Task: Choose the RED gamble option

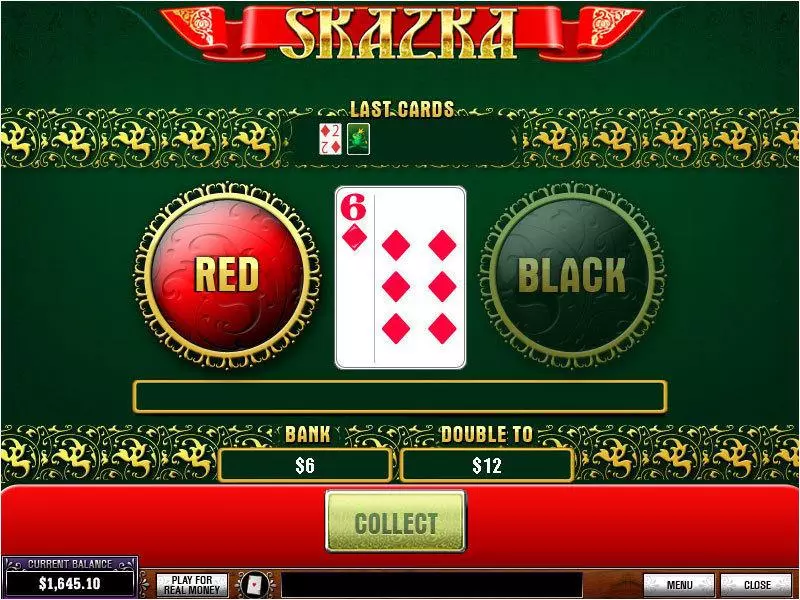Action: point(226,275)
